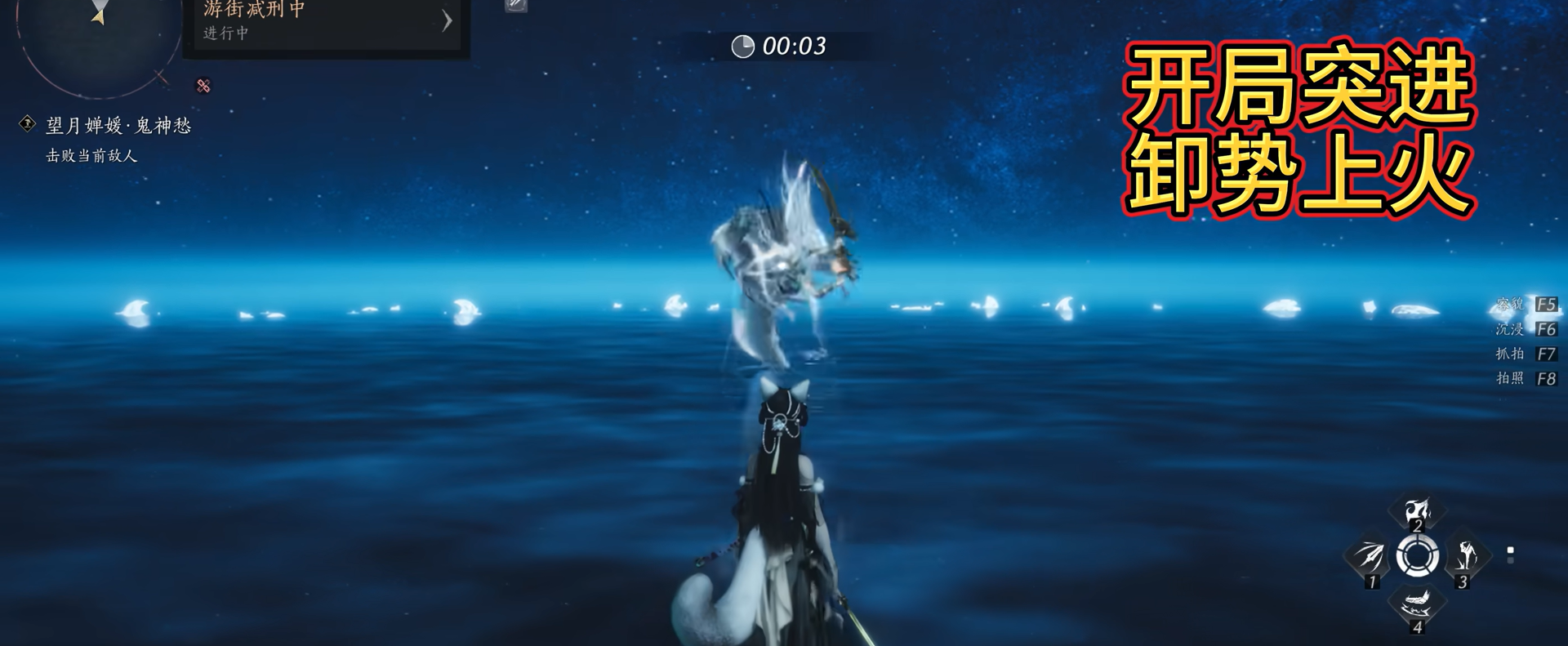Click the pink crossed icon beside the minimap
This screenshot has width=1568, height=646.
click(203, 86)
